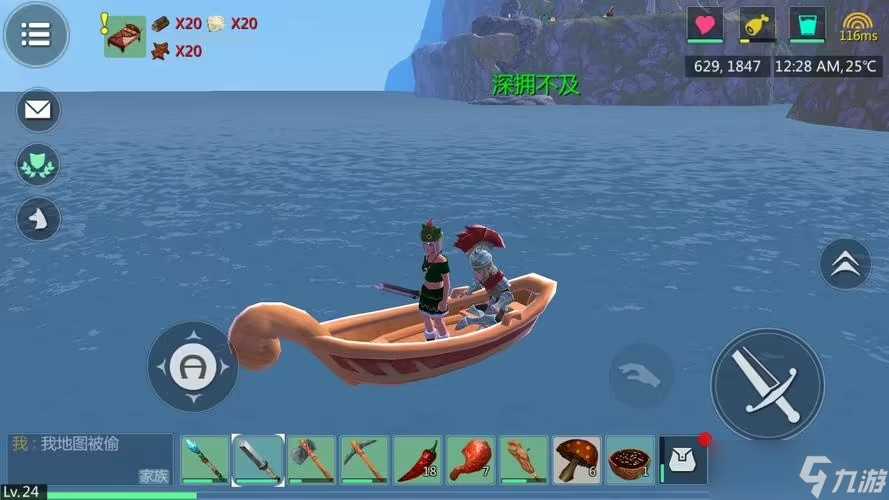
Task: Tap the horse mount icon
Action: 38,219
